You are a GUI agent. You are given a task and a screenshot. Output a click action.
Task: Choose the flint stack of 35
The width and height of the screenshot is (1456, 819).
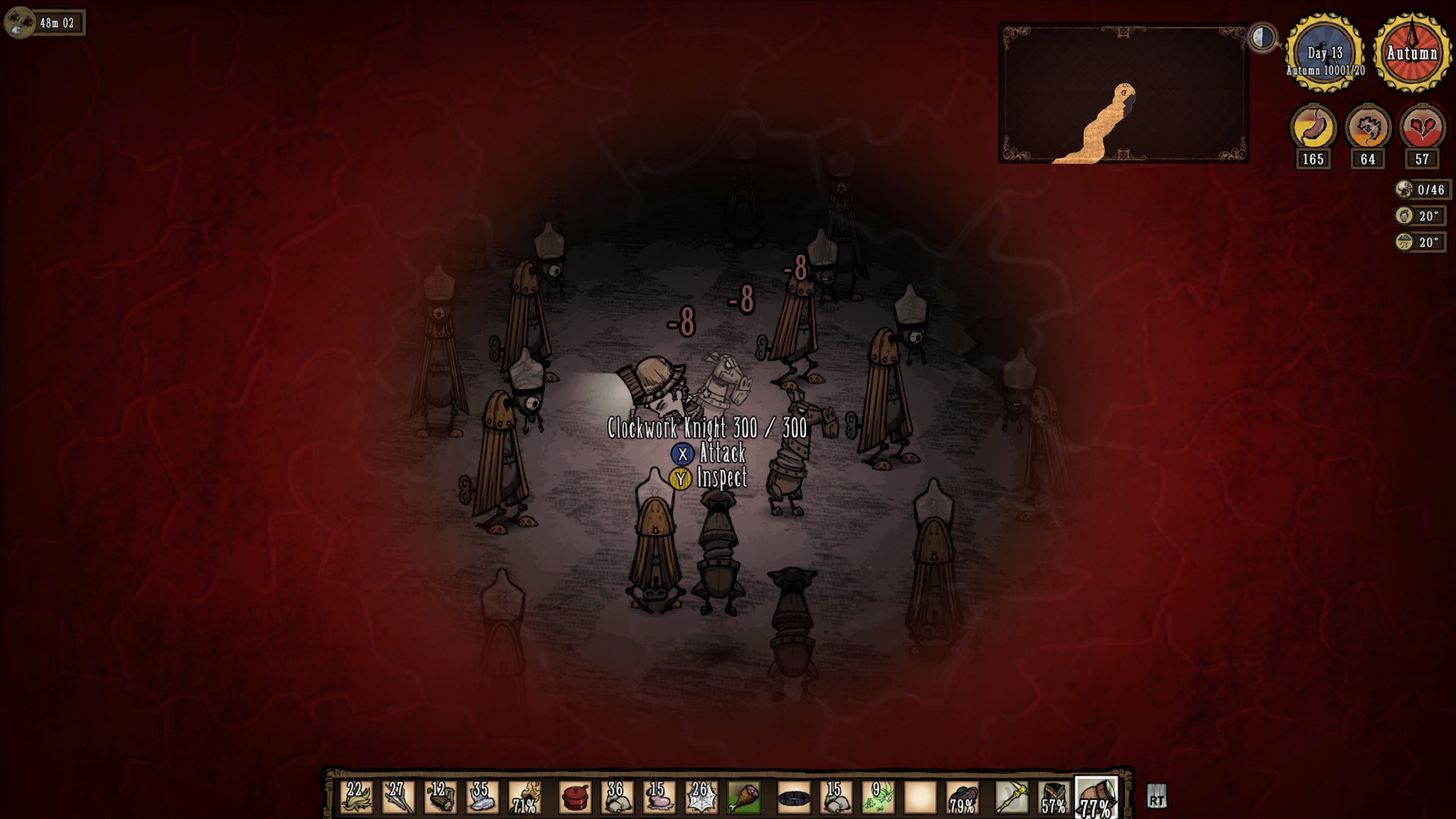pyautogui.click(x=482, y=798)
